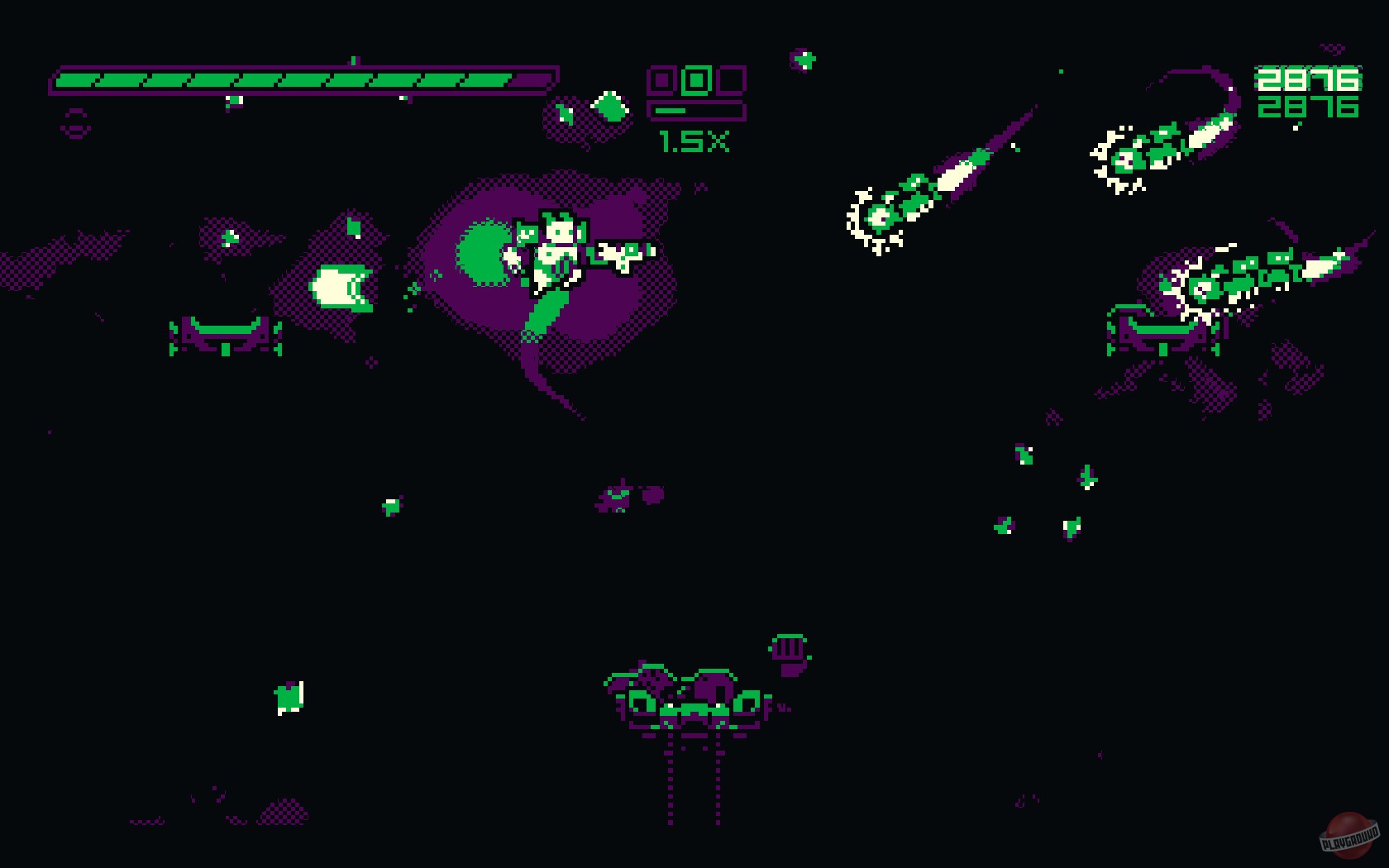The height and width of the screenshot is (868, 1389).
Task: Click the third weapon slot outline icon
Action: click(x=732, y=80)
